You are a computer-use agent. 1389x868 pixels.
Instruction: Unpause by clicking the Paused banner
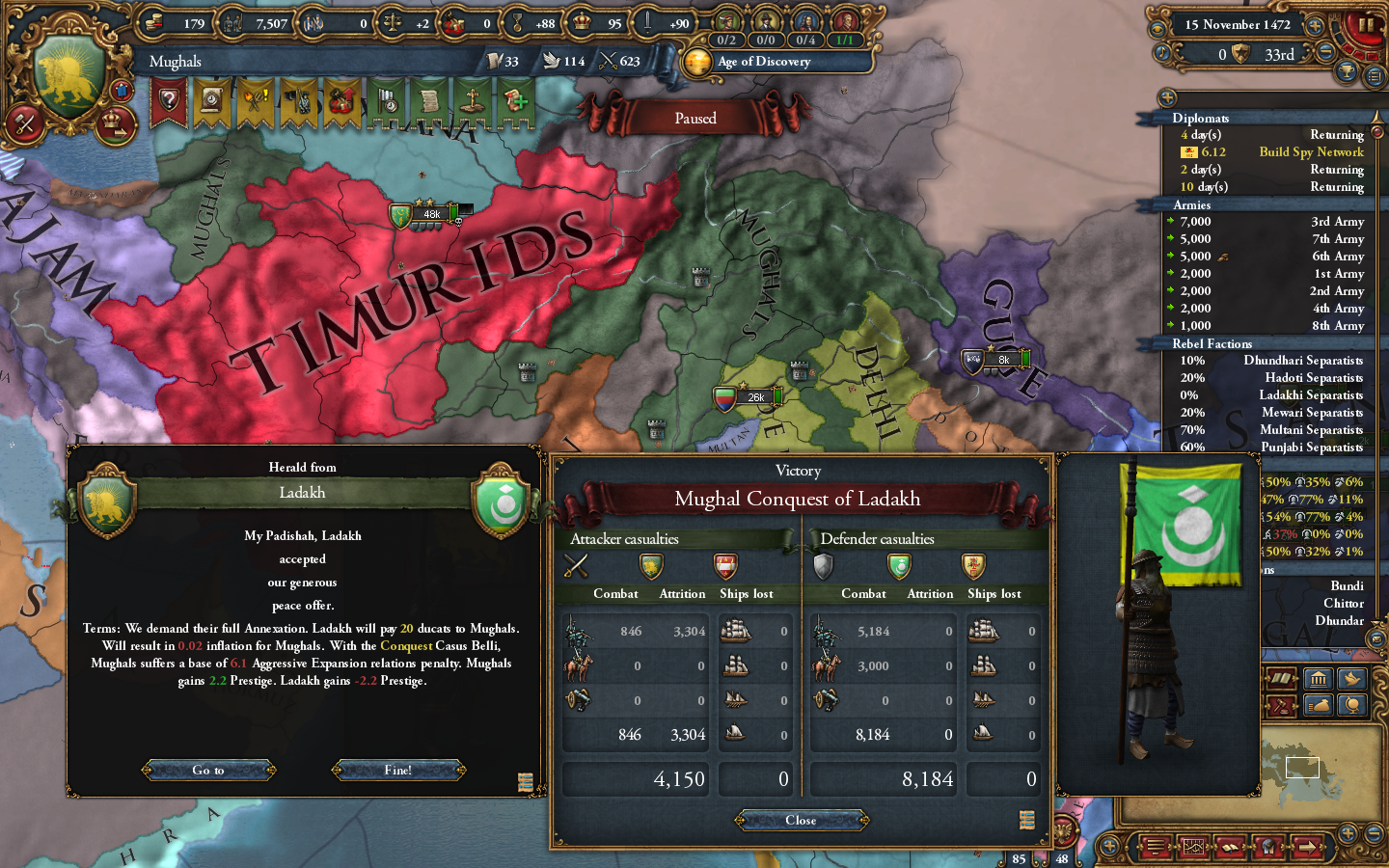(696, 119)
